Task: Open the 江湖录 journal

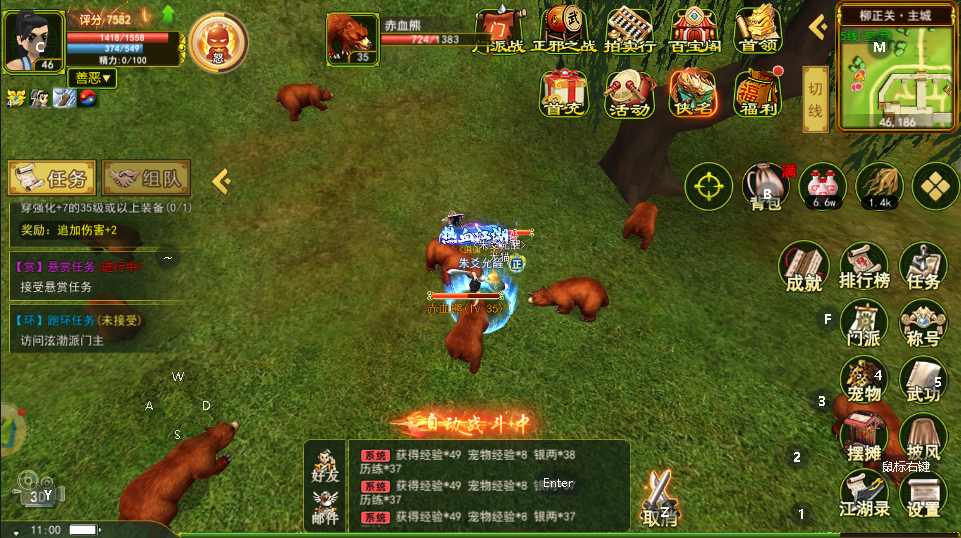Action: pos(864,494)
